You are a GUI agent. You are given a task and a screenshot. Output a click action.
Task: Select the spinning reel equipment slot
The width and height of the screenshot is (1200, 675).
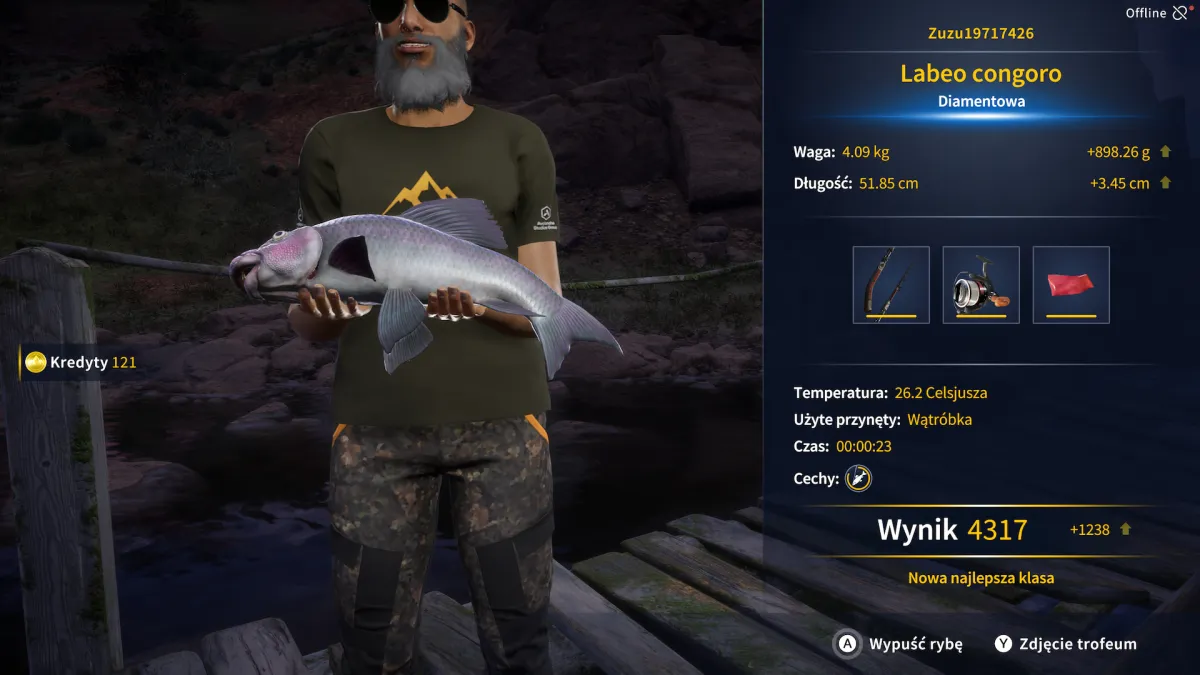click(x=981, y=285)
